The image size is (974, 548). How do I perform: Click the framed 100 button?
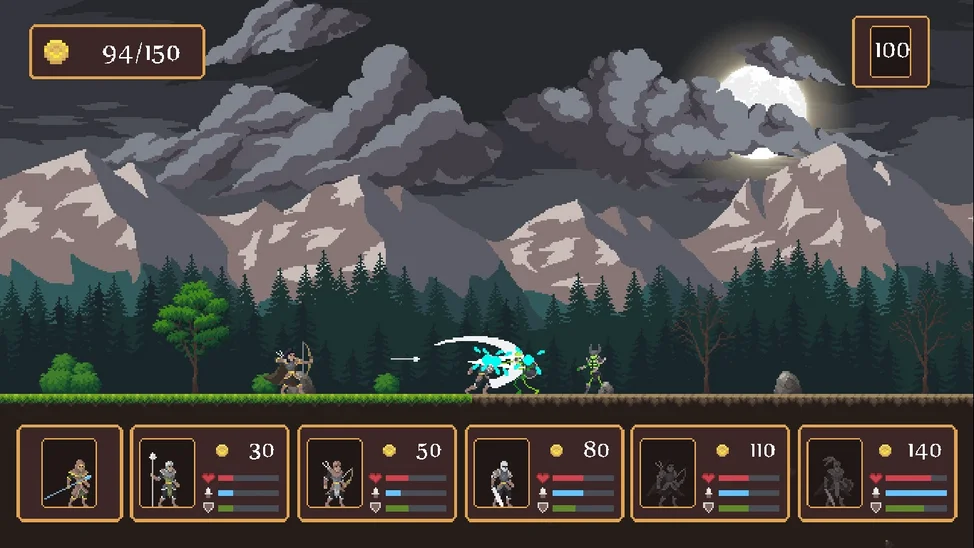click(x=890, y=51)
